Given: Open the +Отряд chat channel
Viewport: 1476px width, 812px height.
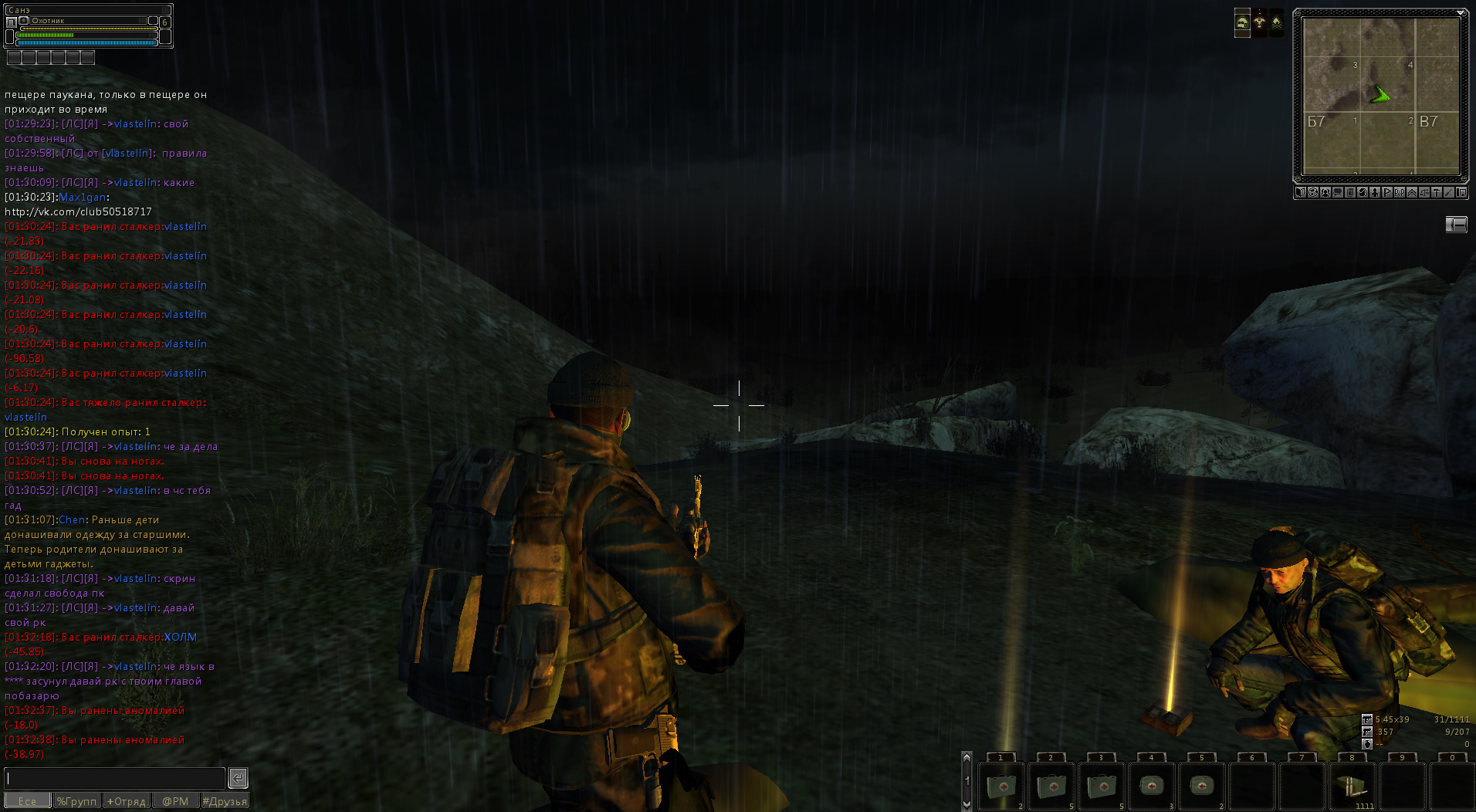Looking at the screenshot, I should (x=126, y=801).
